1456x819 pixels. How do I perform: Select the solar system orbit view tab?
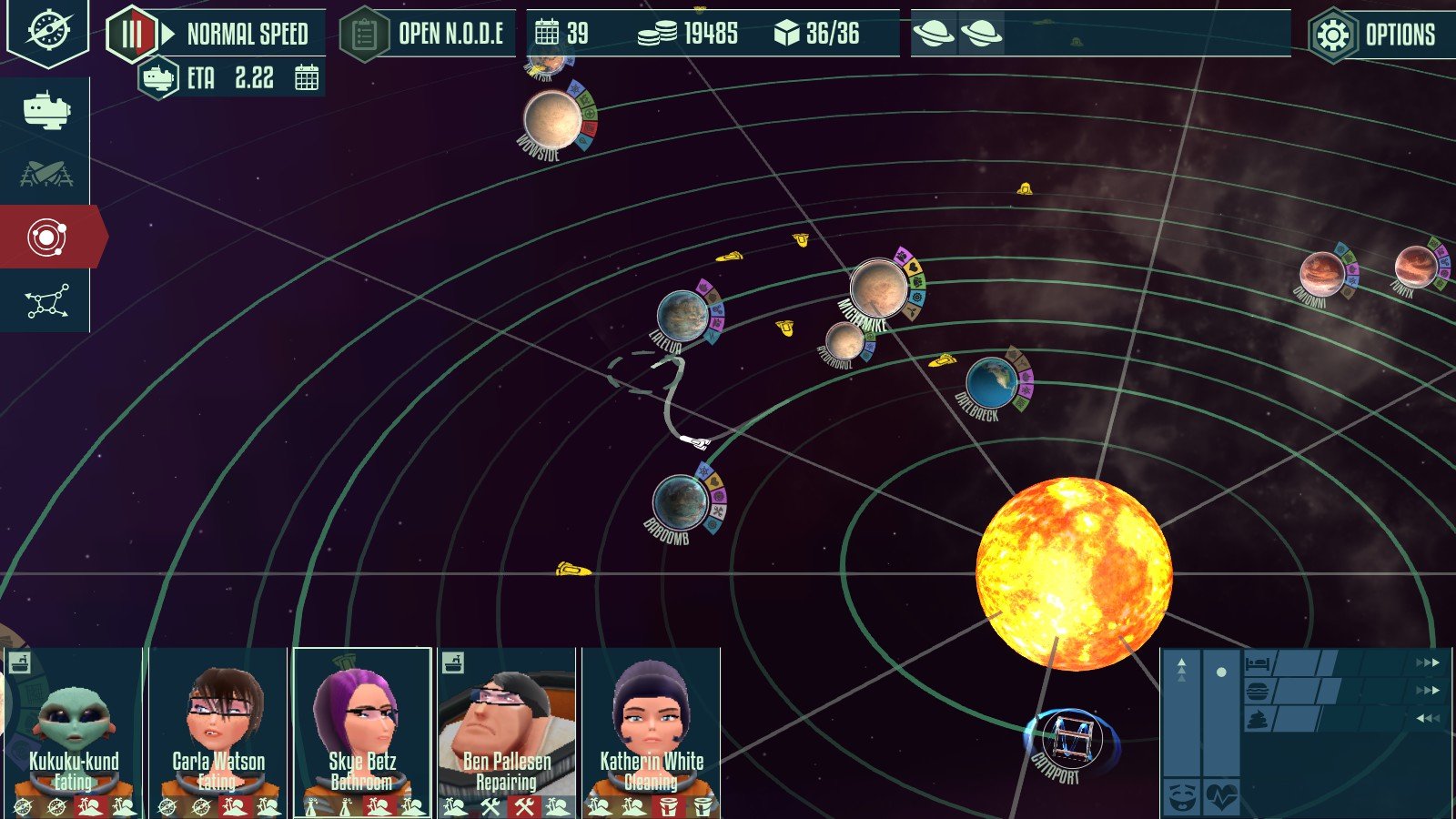click(46, 238)
